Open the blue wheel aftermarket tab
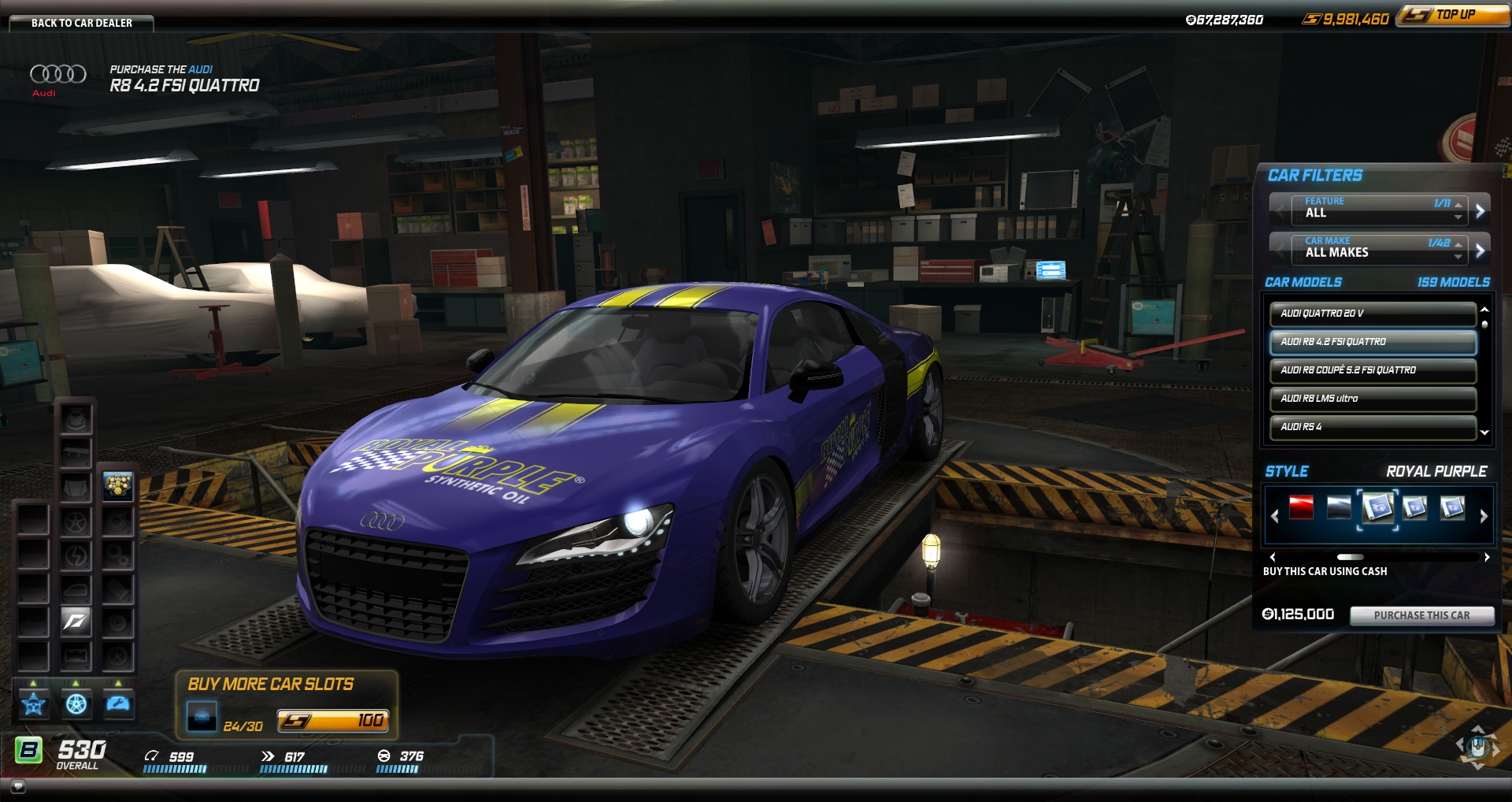The width and height of the screenshot is (1512, 802). pos(76,704)
